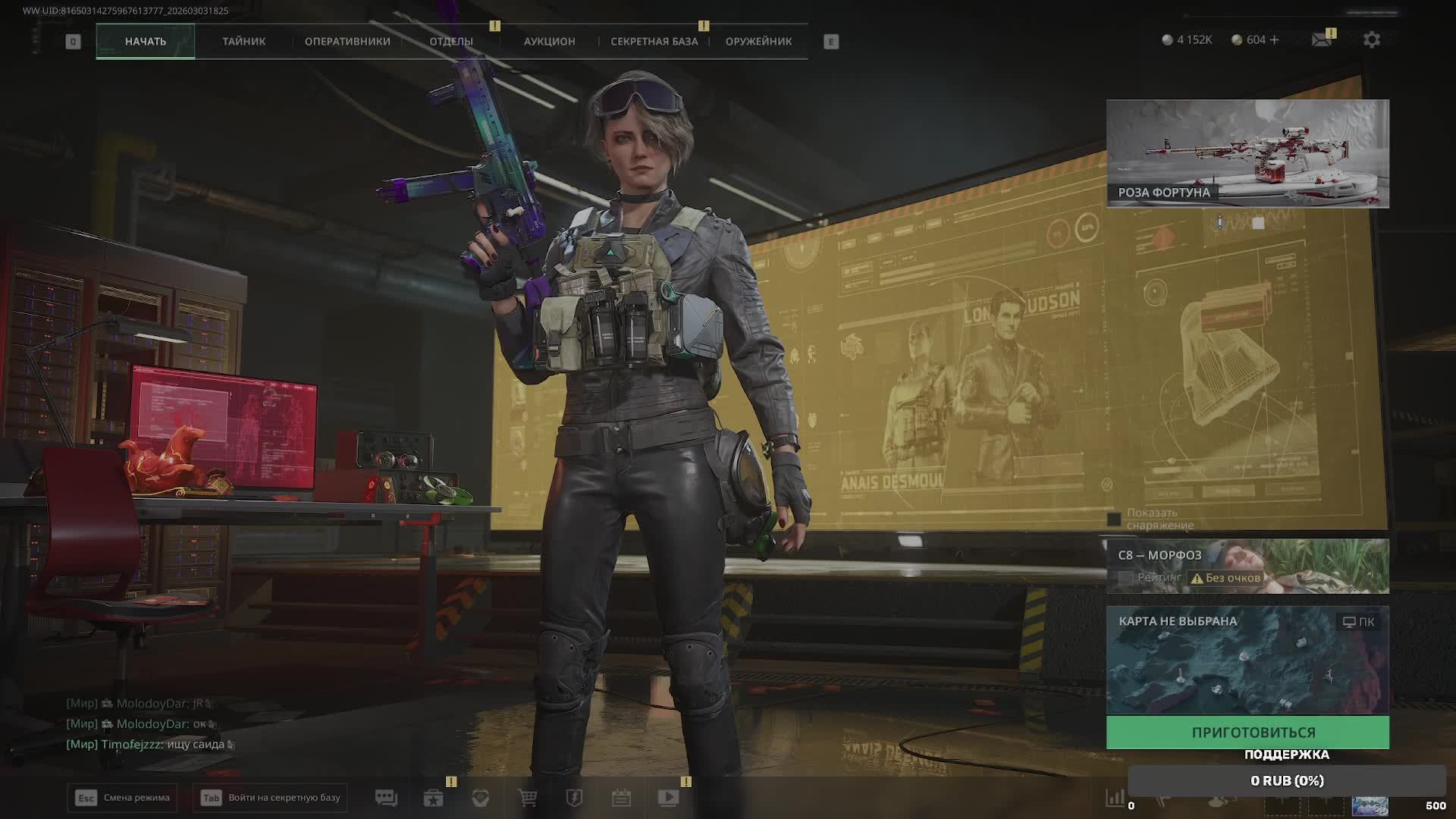
Task: Open the chat speech-bubble icon
Action: [386, 798]
